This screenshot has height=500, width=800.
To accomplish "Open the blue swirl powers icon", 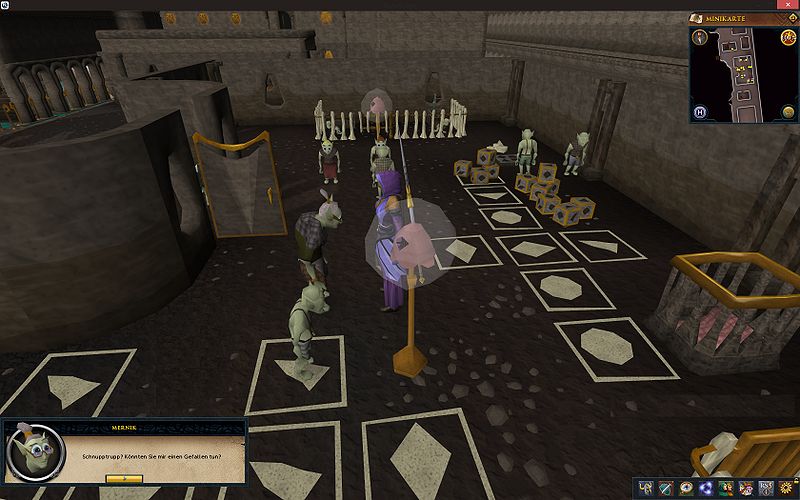I will [706, 488].
